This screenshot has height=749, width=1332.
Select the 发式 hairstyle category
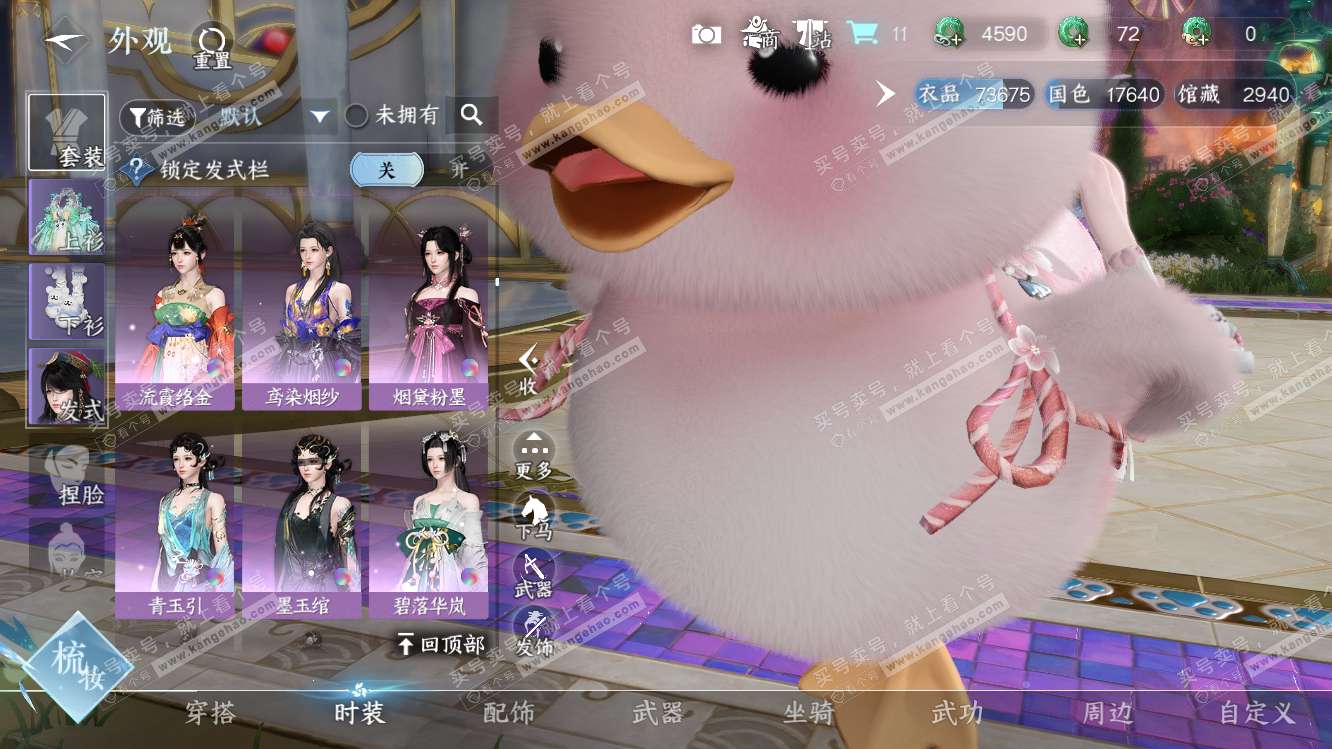(67, 385)
